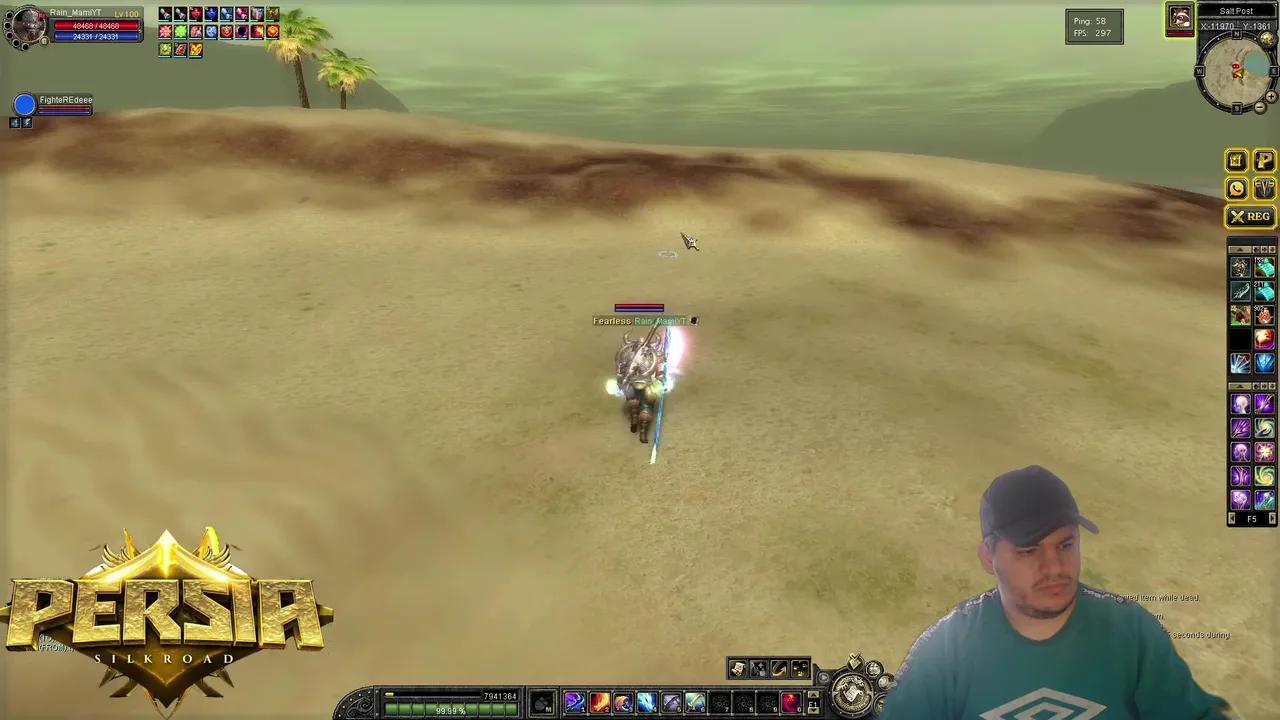
Task: Select the sword buff skill in slot 6
Action: click(x=695, y=703)
